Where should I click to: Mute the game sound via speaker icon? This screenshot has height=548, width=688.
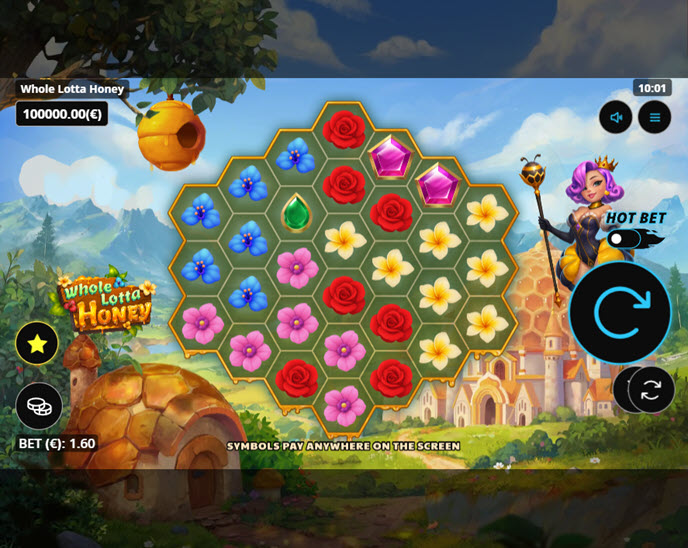point(616,118)
